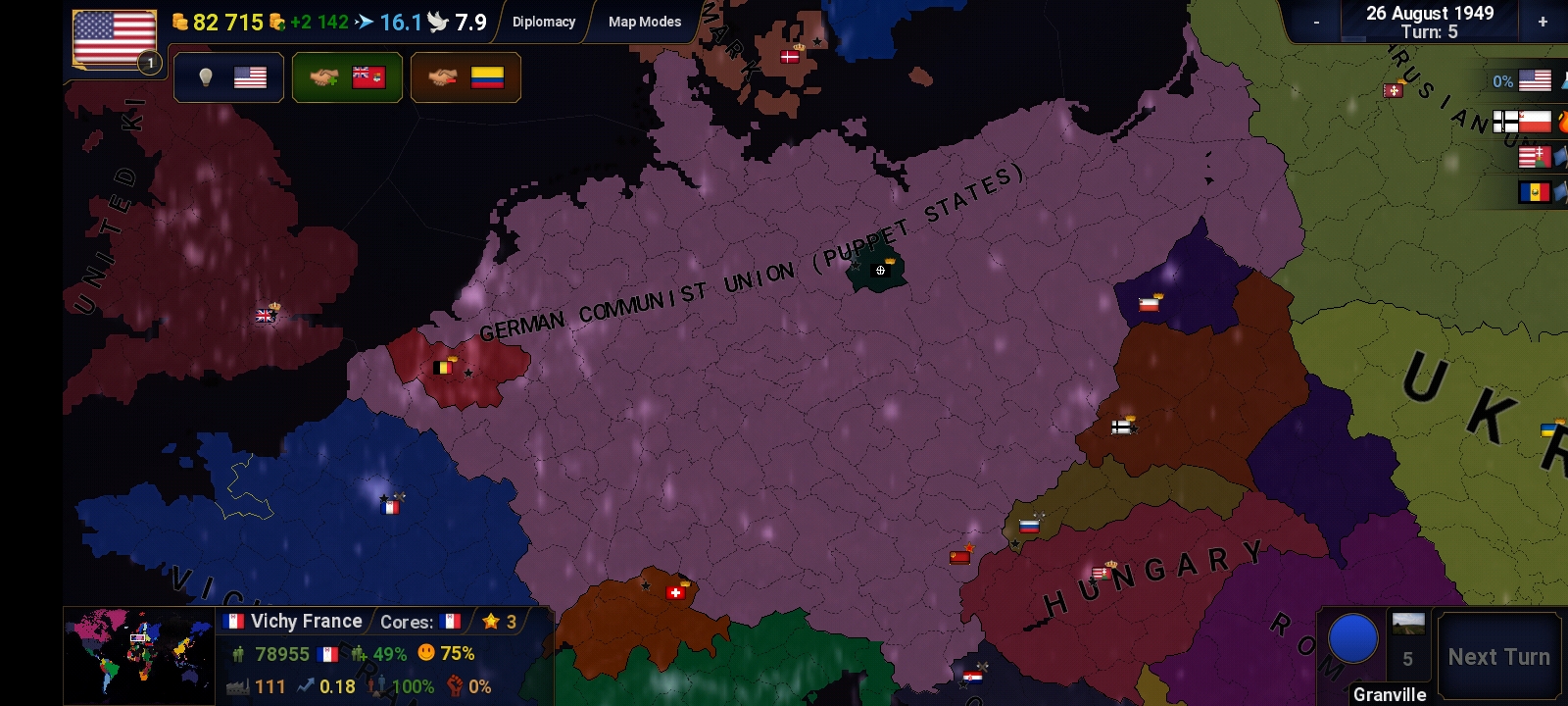Viewport: 1568px width, 706px height.
Task: Select the terrain picture thumbnail above 5
Action: point(1408,625)
